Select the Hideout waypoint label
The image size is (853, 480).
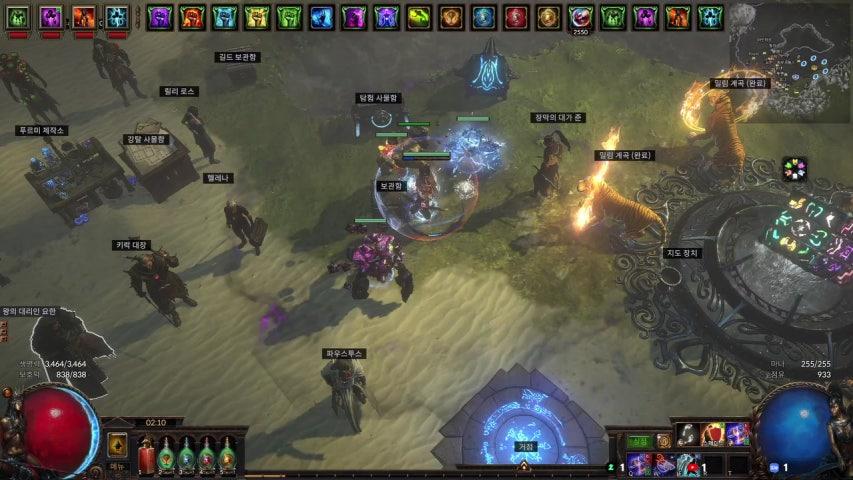tap(525, 446)
